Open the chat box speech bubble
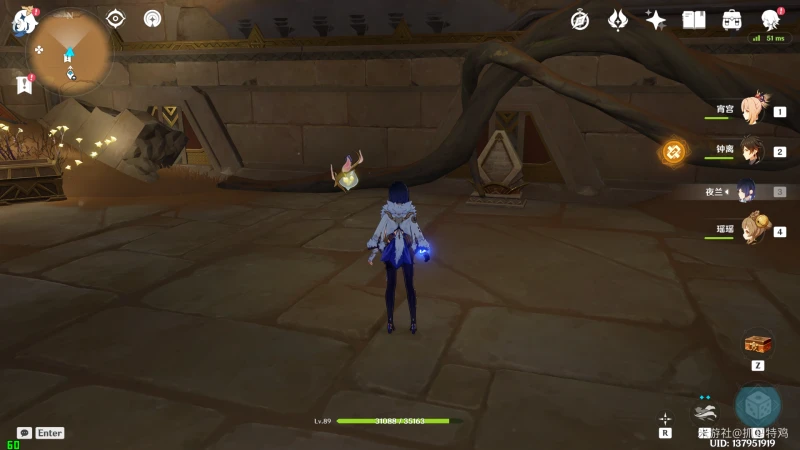The height and width of the screenshot is (450, 800). tap(24, 433)
